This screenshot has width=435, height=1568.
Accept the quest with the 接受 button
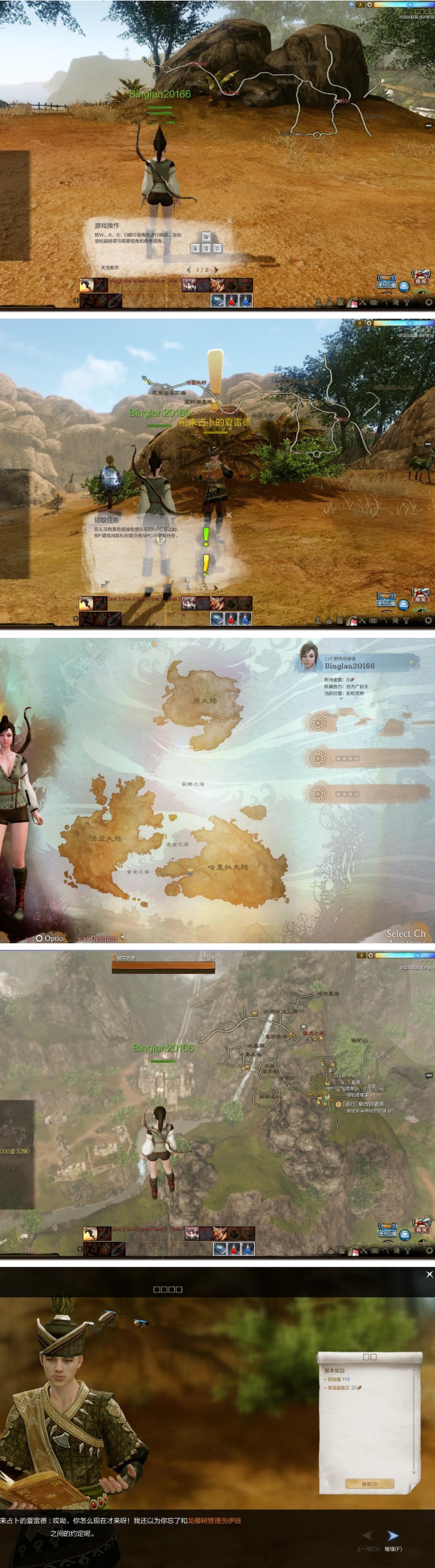tap(370, 1484)
